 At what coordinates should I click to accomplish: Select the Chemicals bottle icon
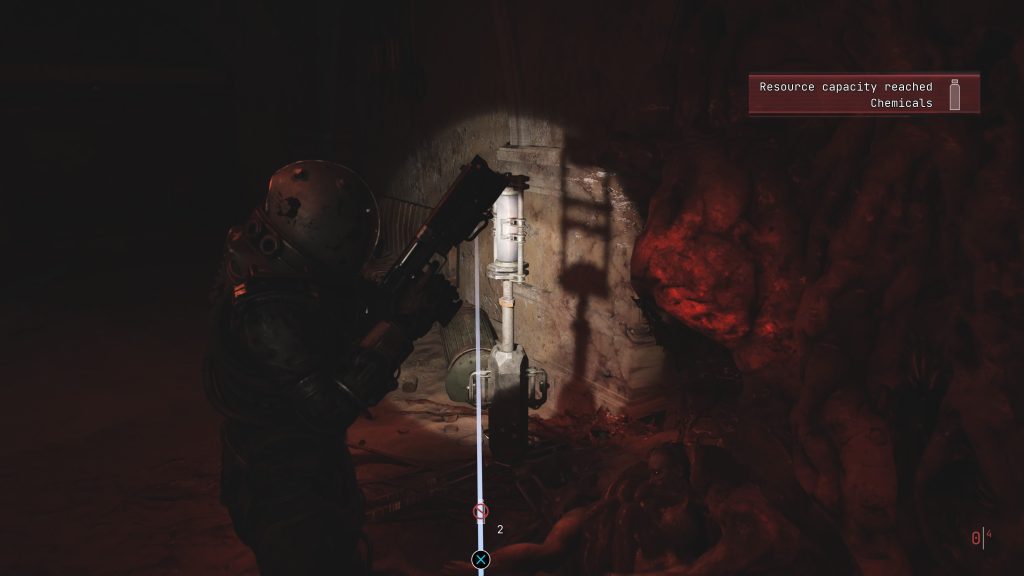pos(954,94)
